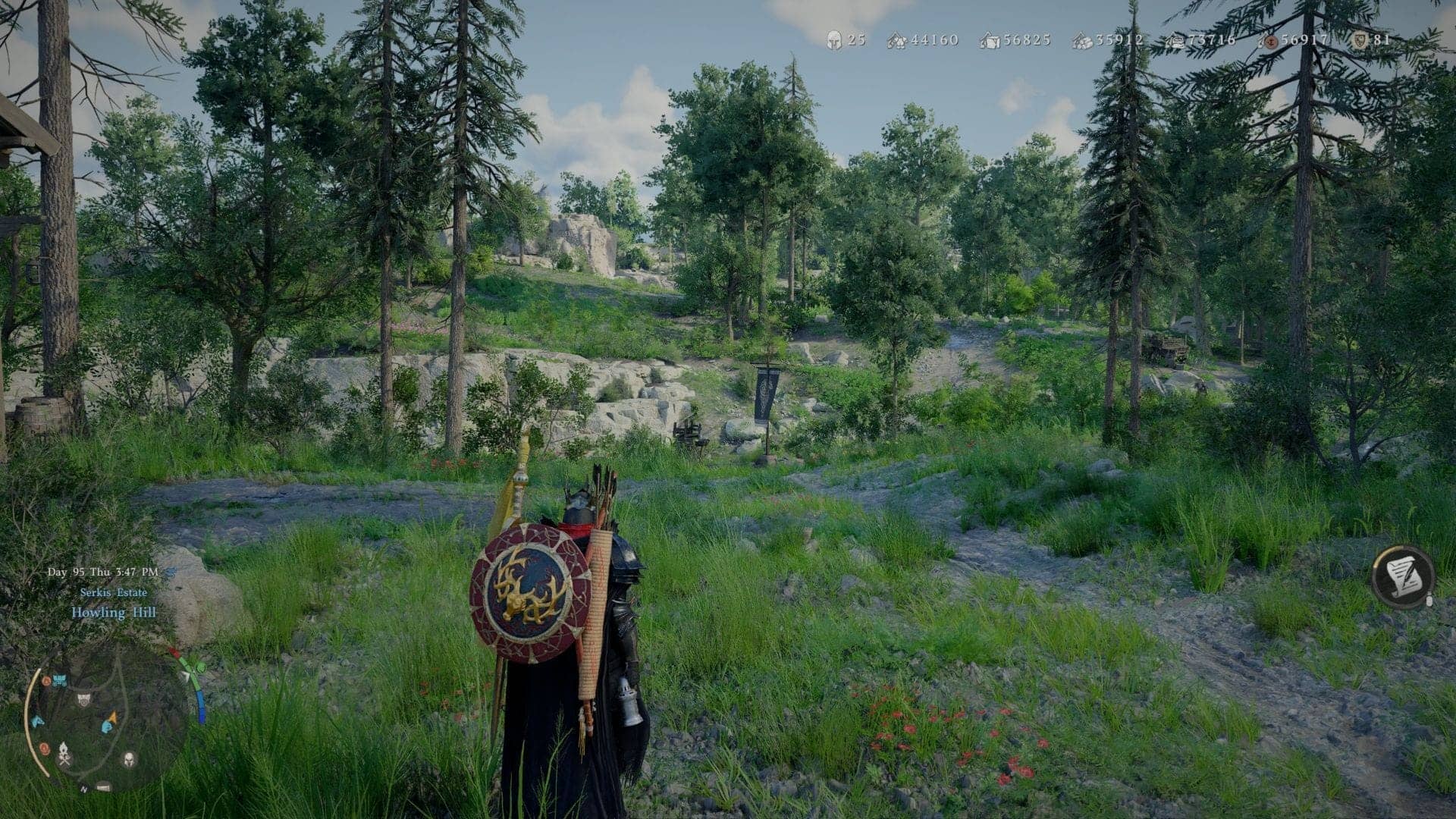Click the campfire marker on the minimap

pos(64,754)
